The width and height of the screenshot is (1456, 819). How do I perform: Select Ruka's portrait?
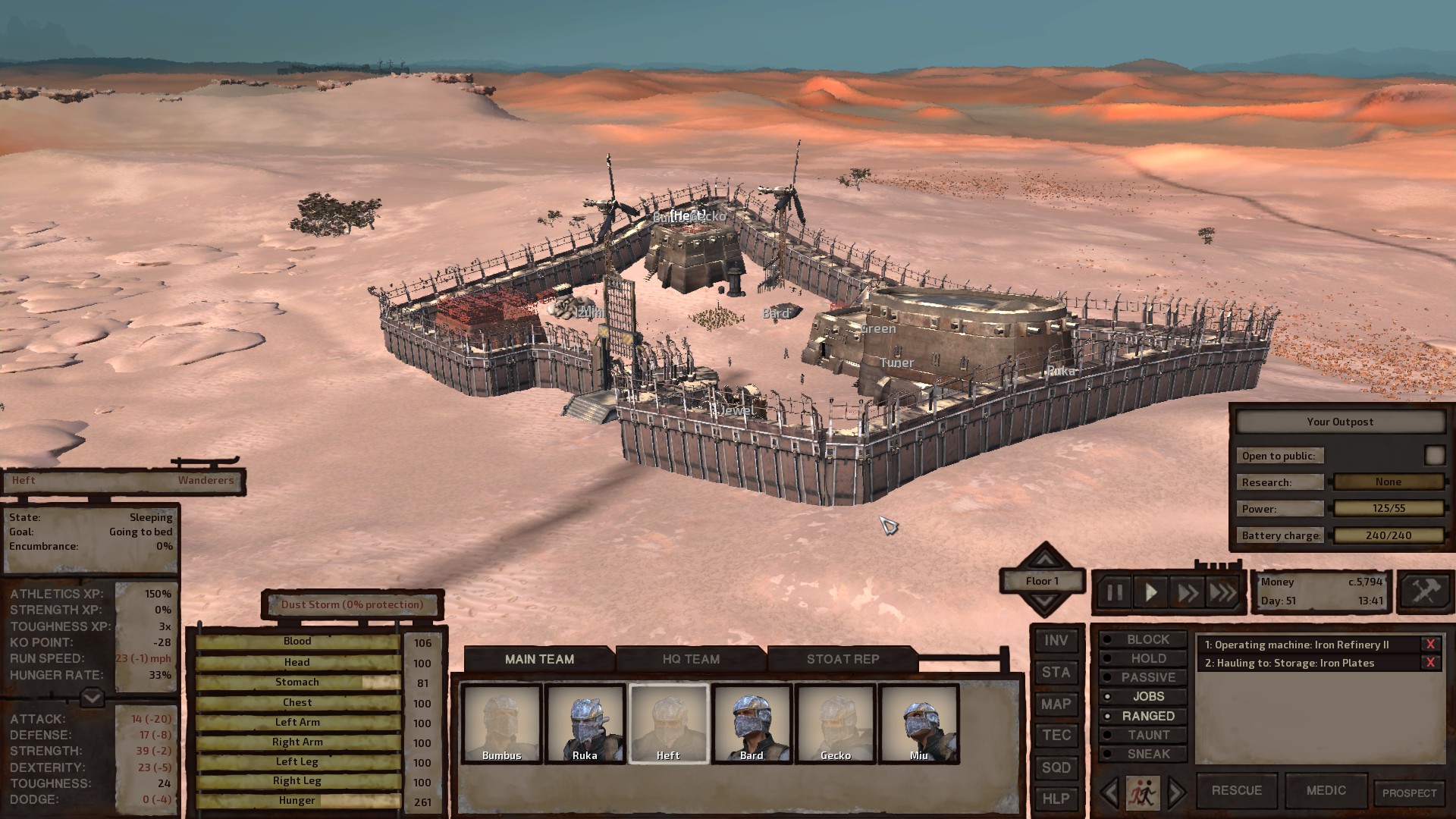(x=585, y=723)
